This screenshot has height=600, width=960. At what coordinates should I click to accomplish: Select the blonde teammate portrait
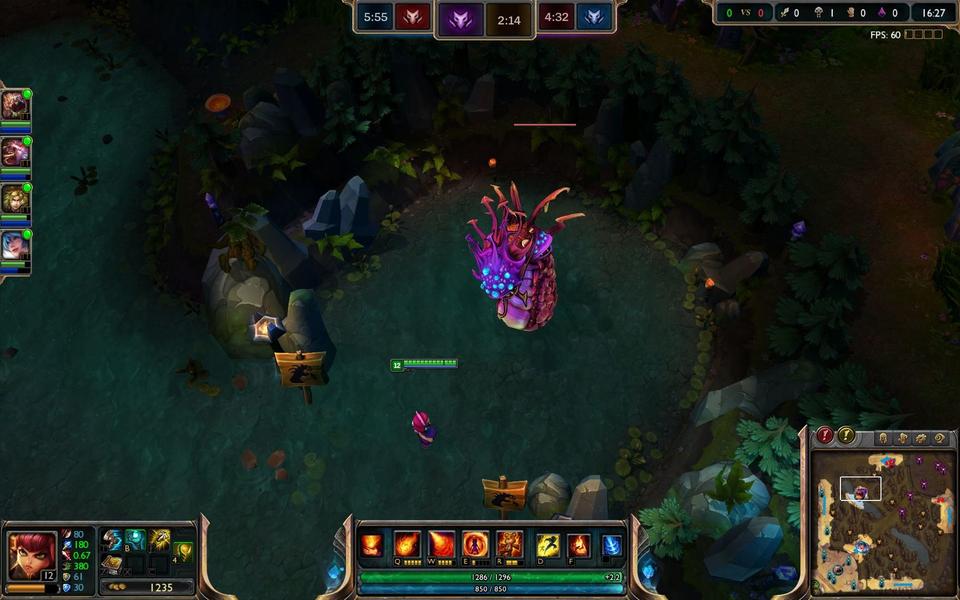click(x=15, y=199)
